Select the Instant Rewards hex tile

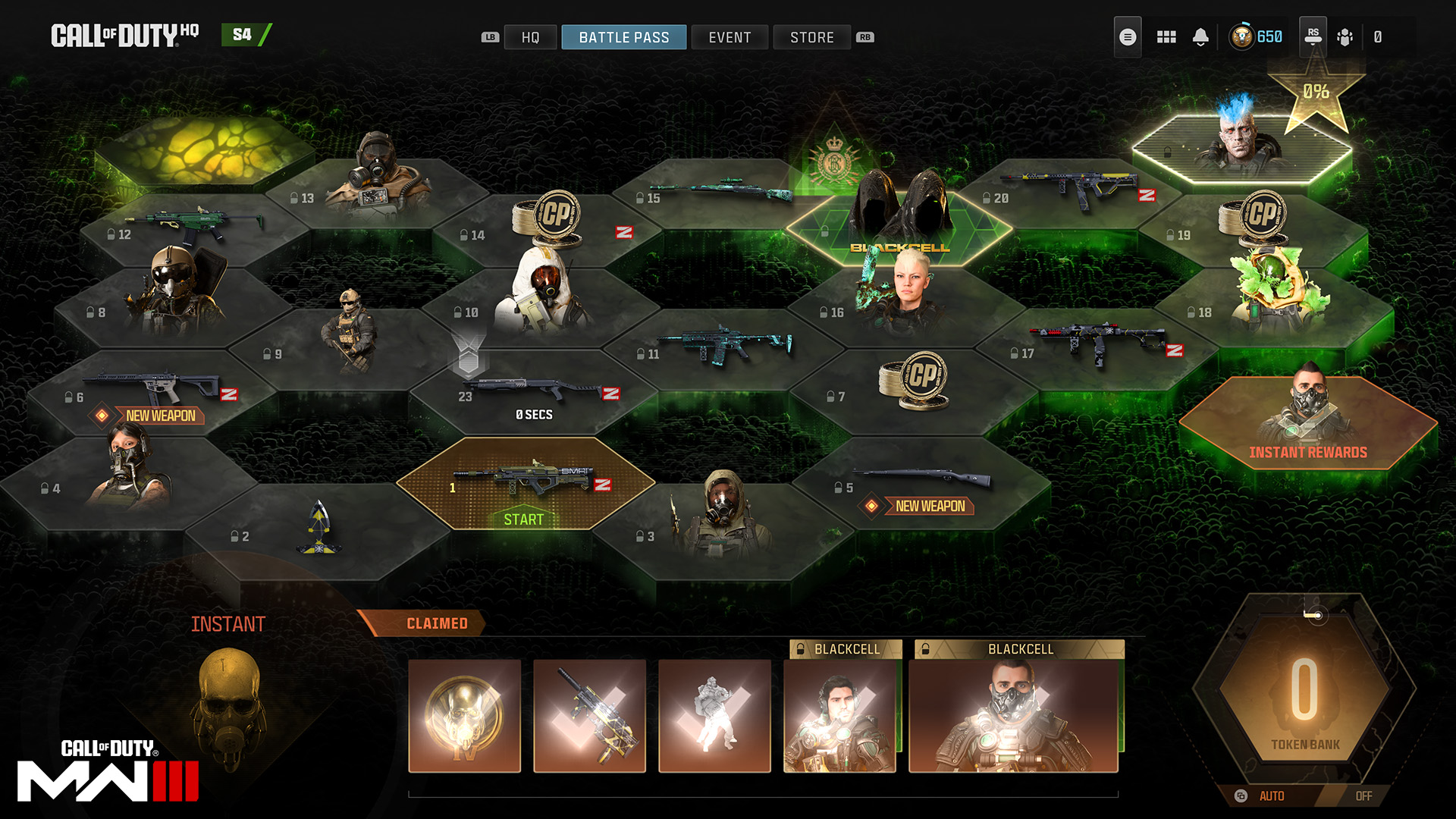point(1307,423)
